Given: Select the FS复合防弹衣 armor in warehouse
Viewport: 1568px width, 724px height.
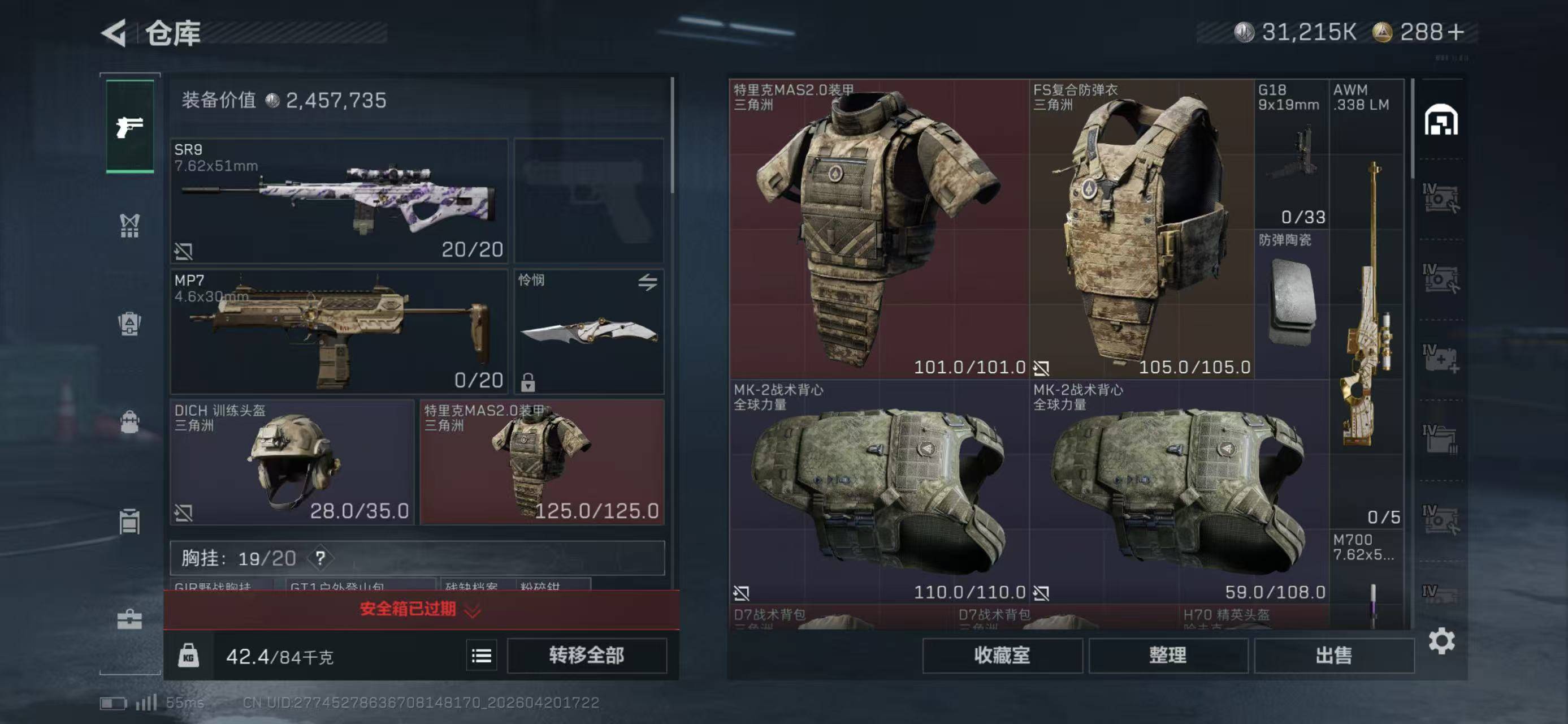Looking at the screenshot, I should tap(1141, 229).
